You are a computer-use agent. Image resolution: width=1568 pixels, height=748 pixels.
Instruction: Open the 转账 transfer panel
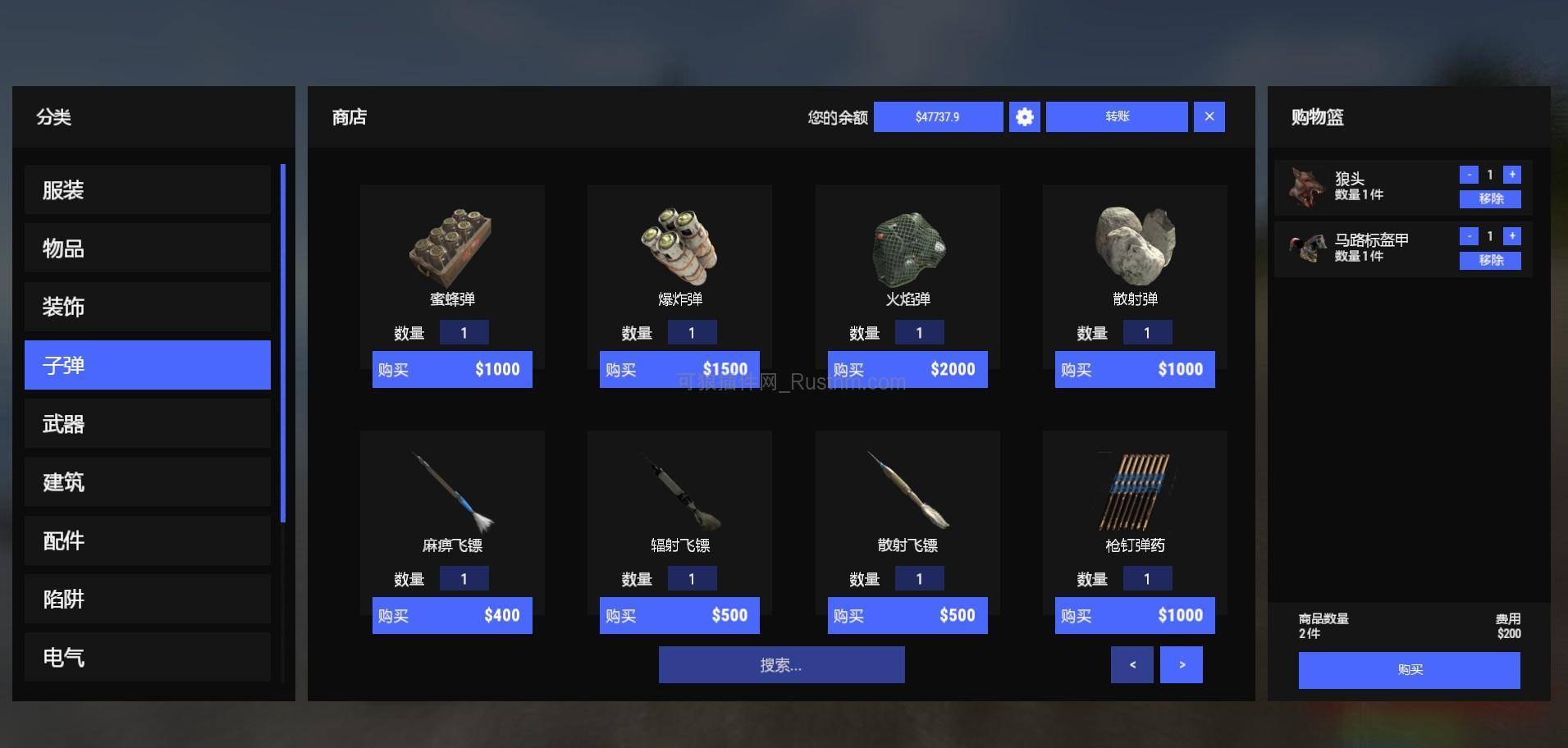[1117, 116]
